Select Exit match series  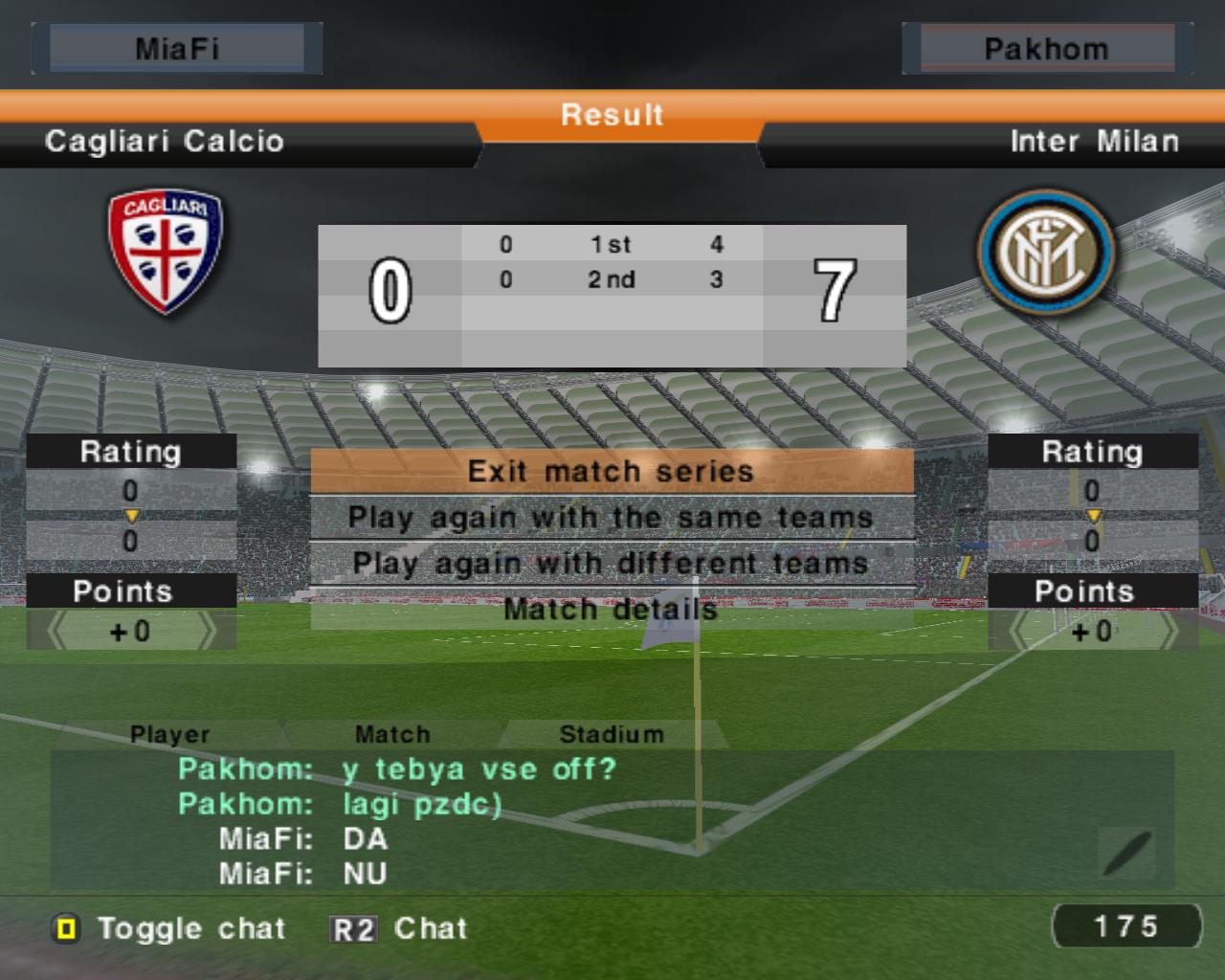(x=612, y=471)
